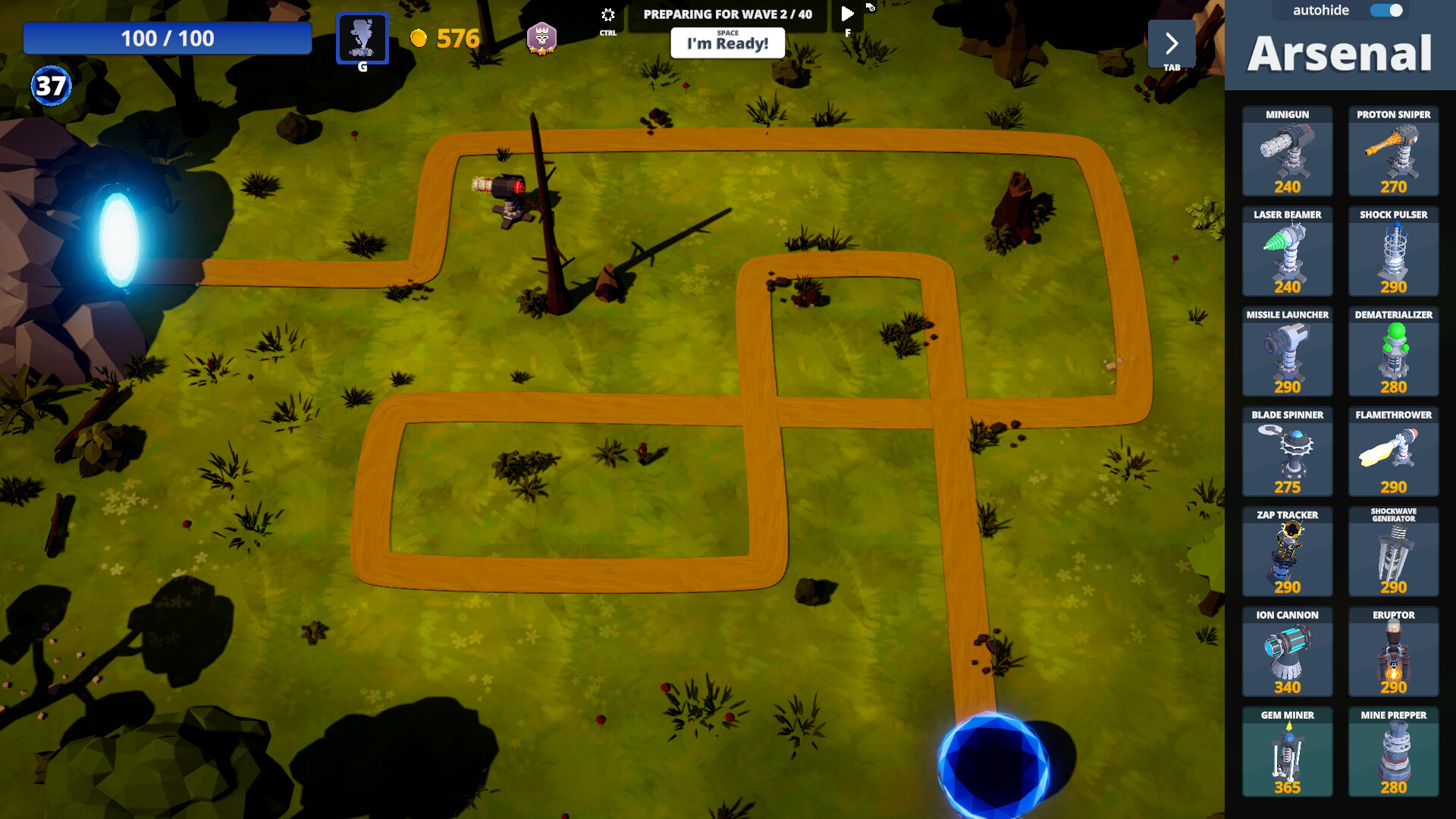Image resolution: width=1456 pixels, height=819 pixels.
Task: Choose the Dematerializer tower icon
Action: point(1394,352)
